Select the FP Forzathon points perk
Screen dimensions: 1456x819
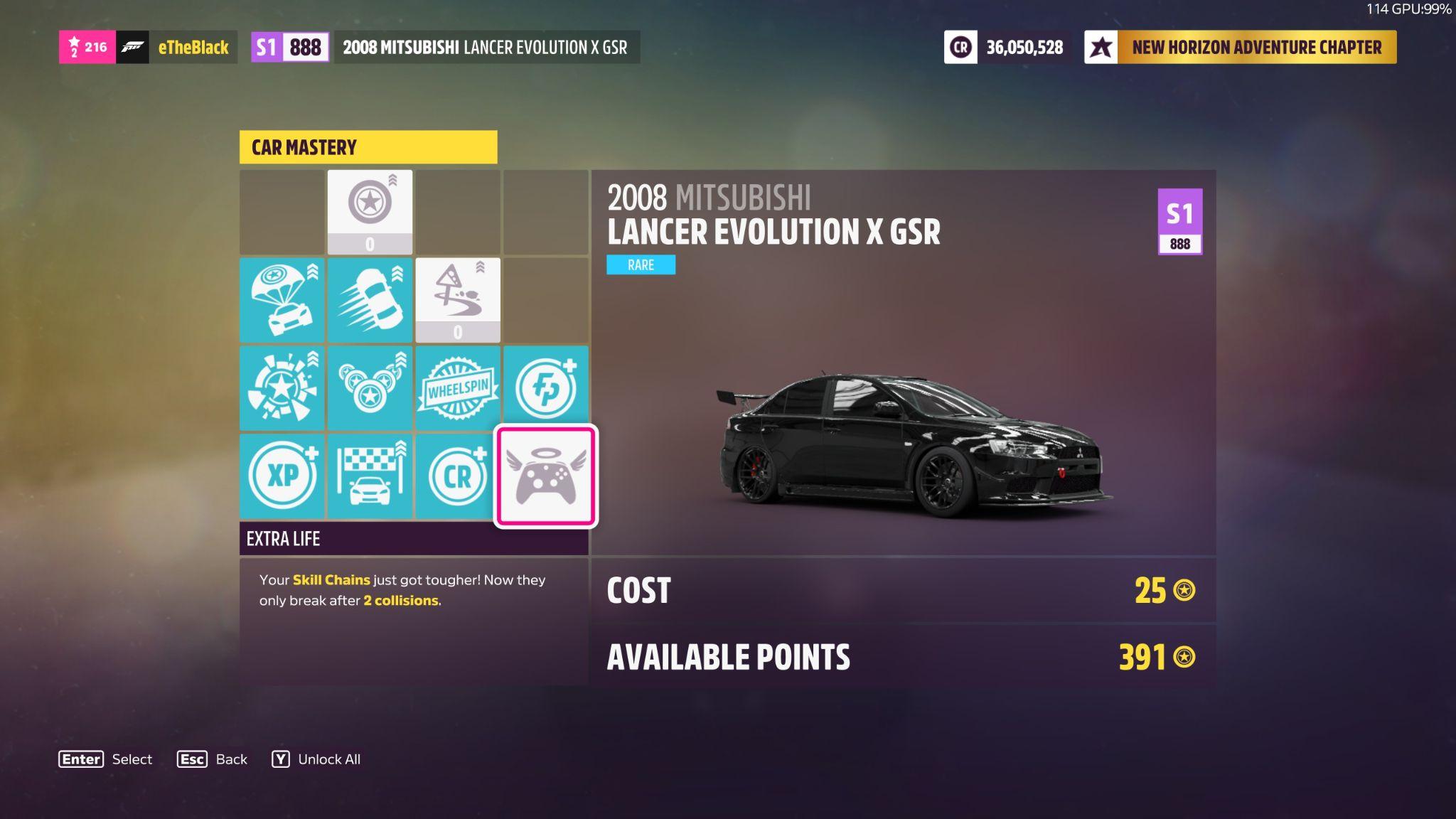(x=545, y=388)
